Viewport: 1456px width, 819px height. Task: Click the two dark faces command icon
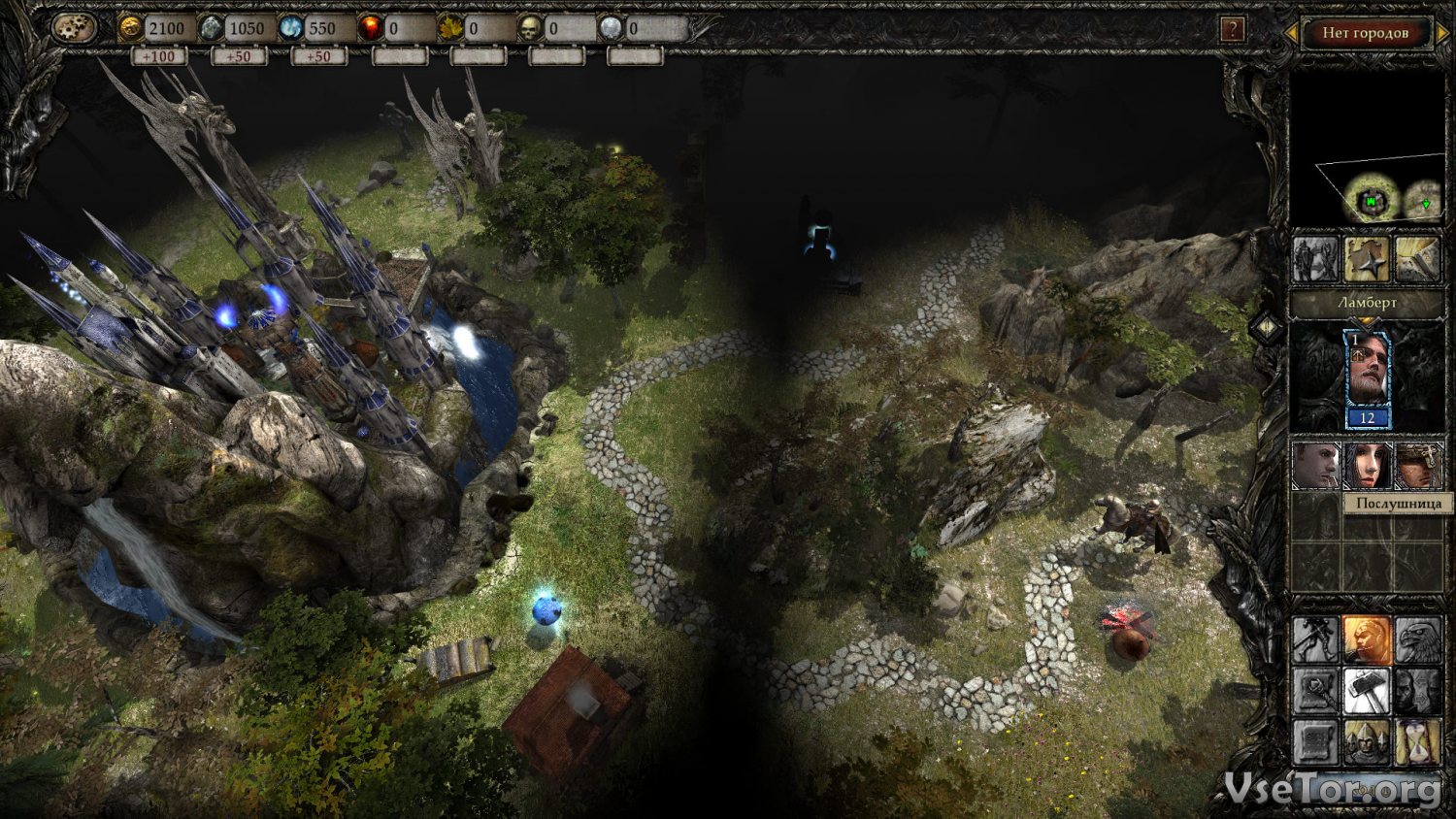point(1418,691)
